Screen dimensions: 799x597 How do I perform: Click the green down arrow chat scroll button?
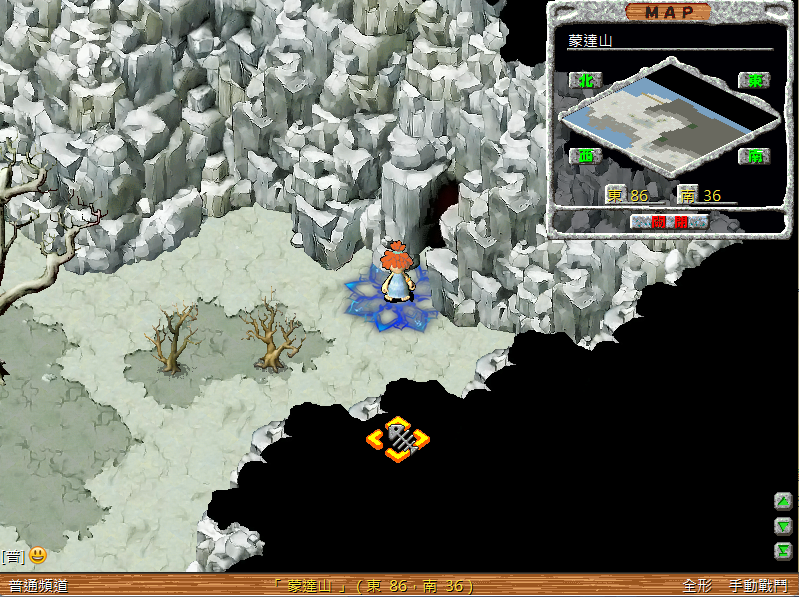(784, 526)
